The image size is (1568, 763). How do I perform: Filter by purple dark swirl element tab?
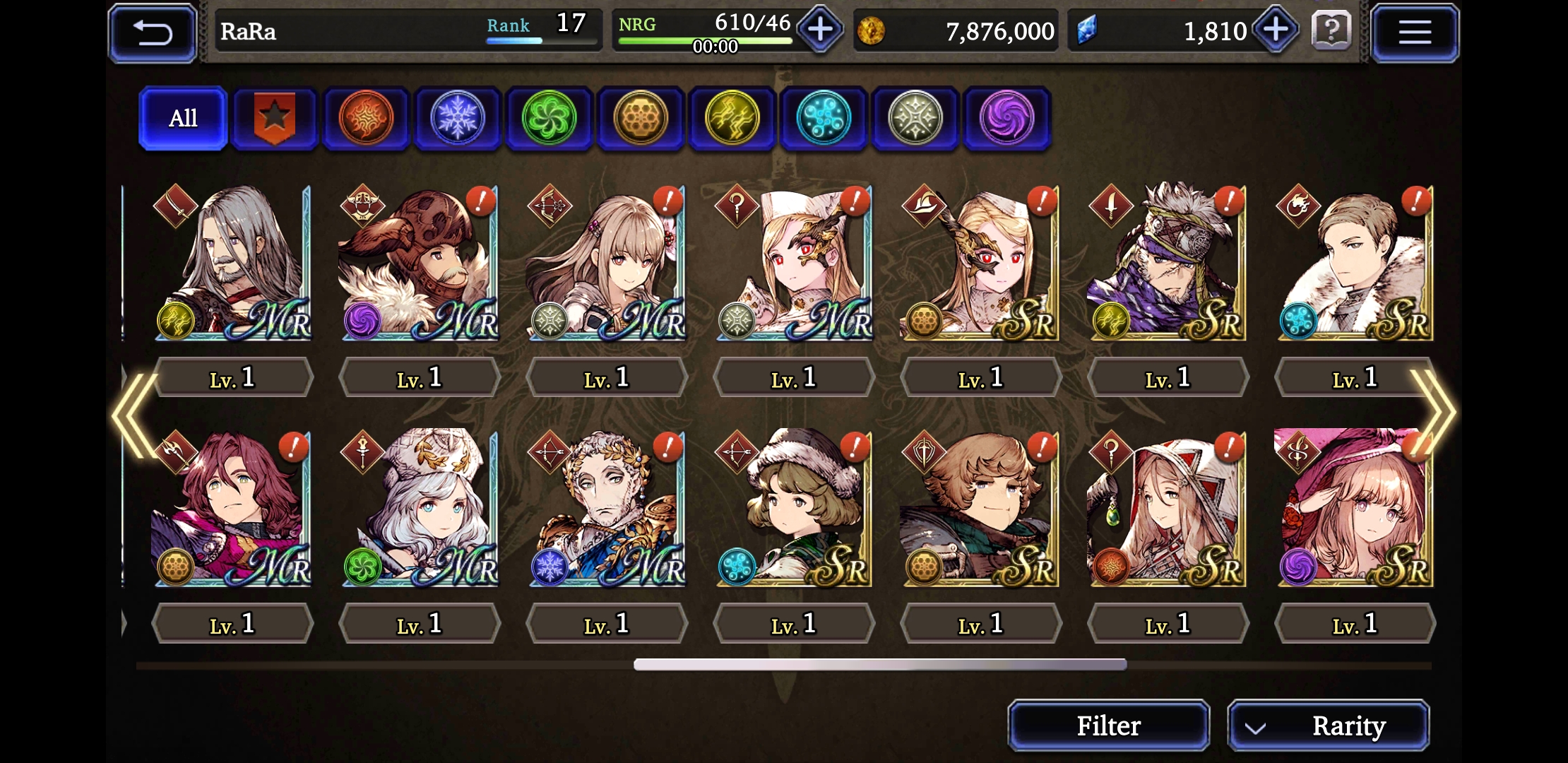(x=1006, y=118)
